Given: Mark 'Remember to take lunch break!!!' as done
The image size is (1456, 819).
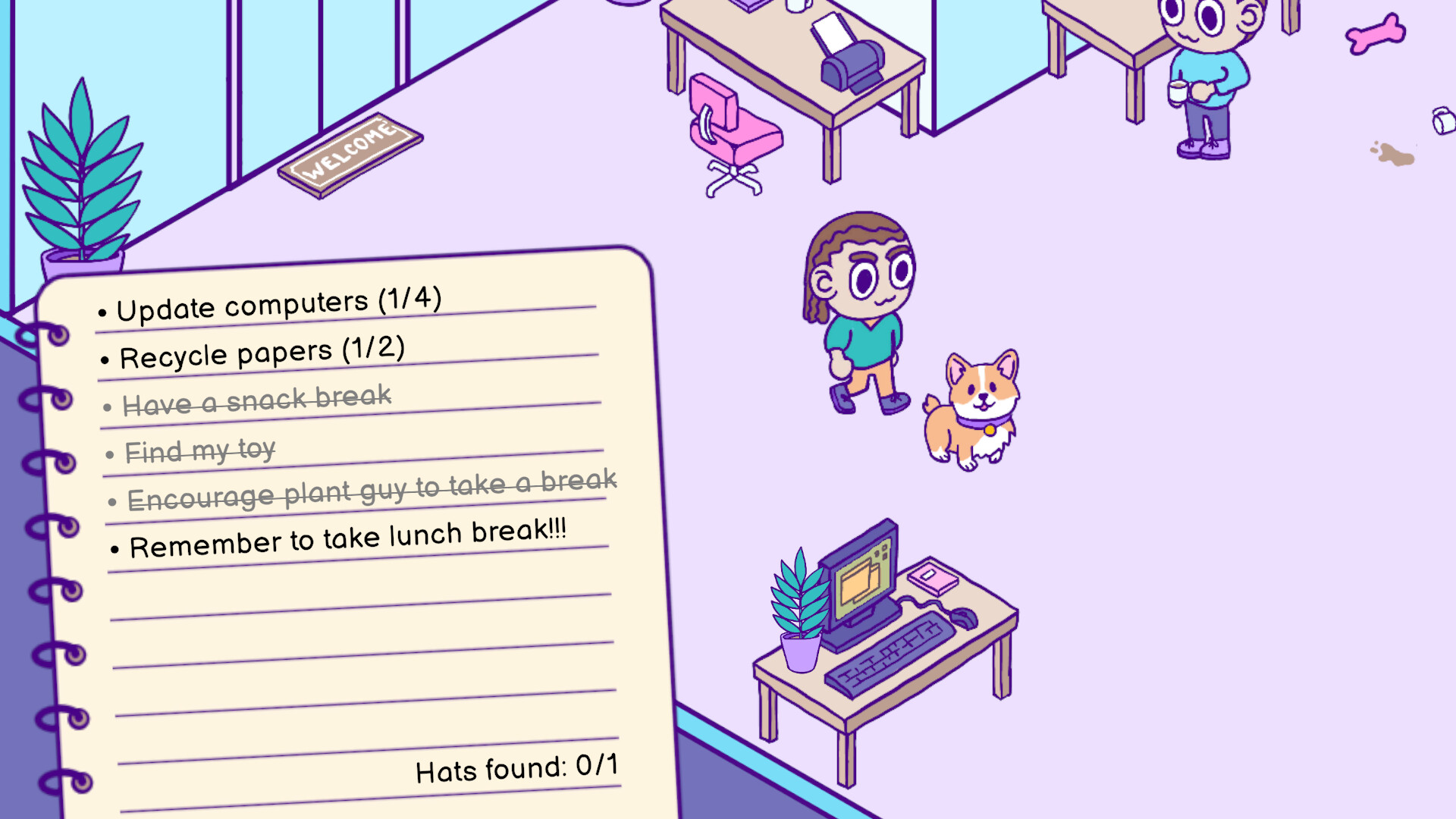Looking at the screenshot, I should click(349, 538).
